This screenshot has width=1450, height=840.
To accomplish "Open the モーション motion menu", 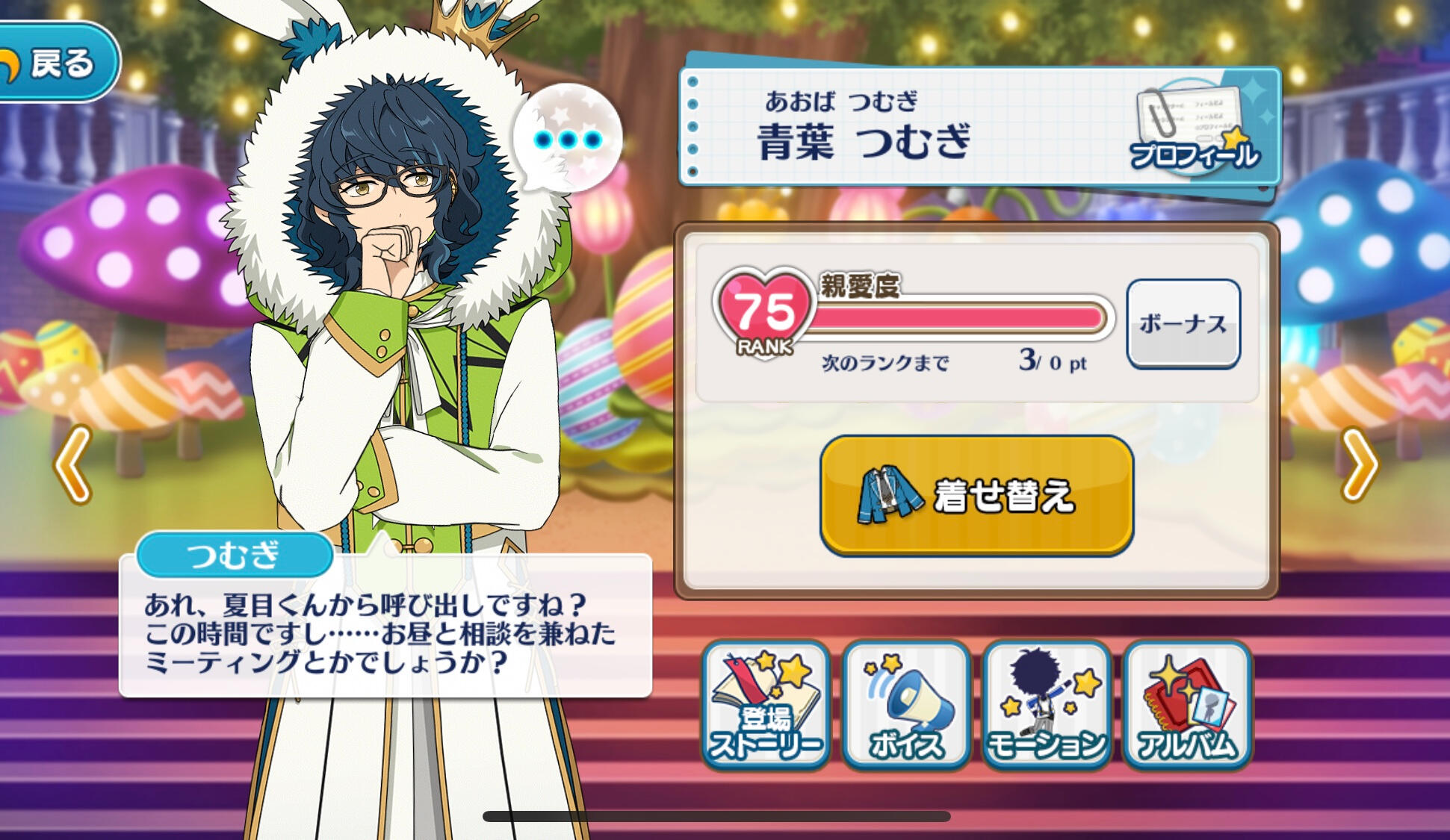I will 1046,706.
